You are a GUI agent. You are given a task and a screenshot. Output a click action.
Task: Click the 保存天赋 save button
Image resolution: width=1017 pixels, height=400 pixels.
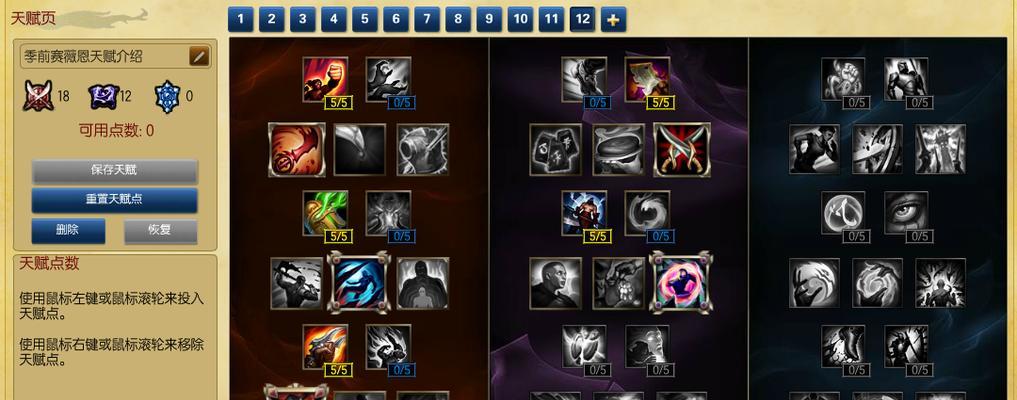pos(113,170)
